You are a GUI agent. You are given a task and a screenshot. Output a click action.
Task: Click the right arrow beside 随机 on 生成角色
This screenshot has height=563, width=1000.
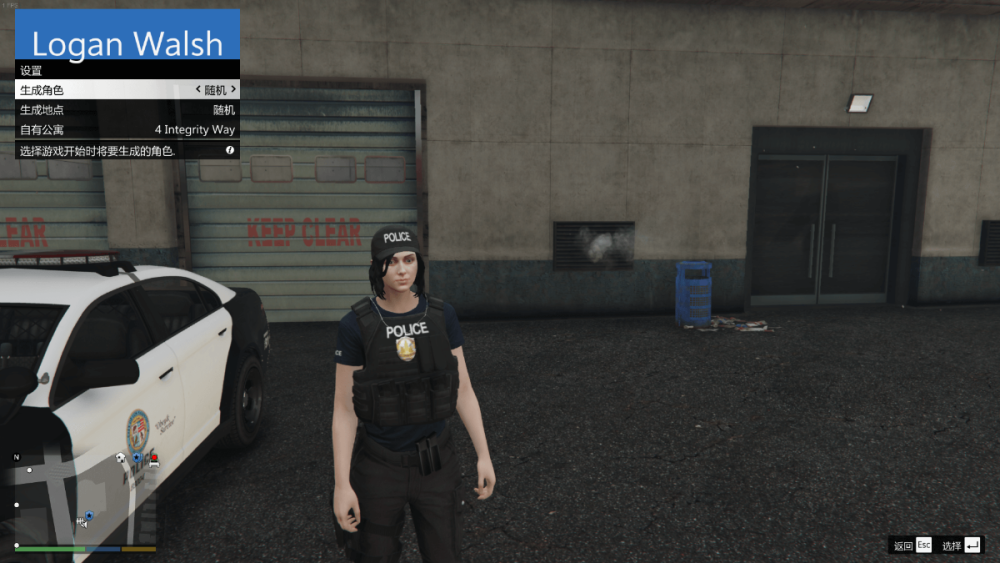(234, 90)
